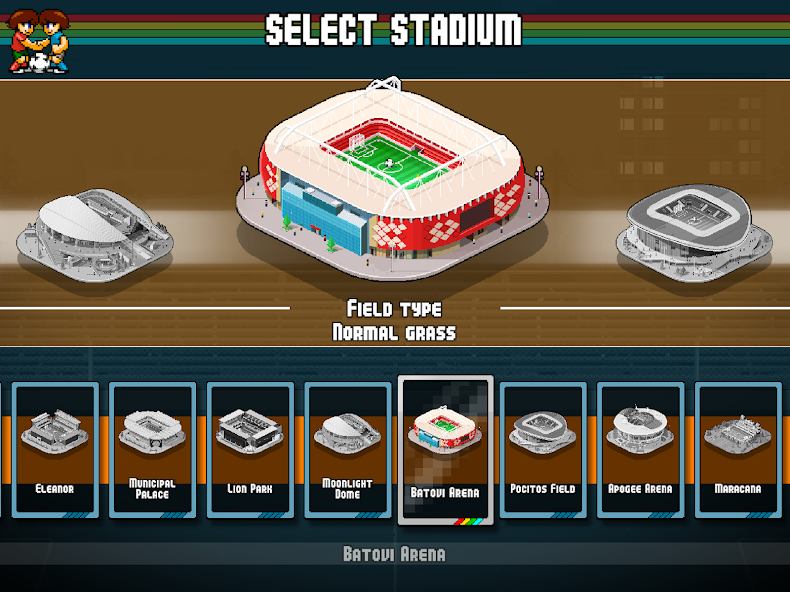This screenshot has height=592, width=790.
Task: Pick the Lion Park stadium card
Action: coord(250,449)
